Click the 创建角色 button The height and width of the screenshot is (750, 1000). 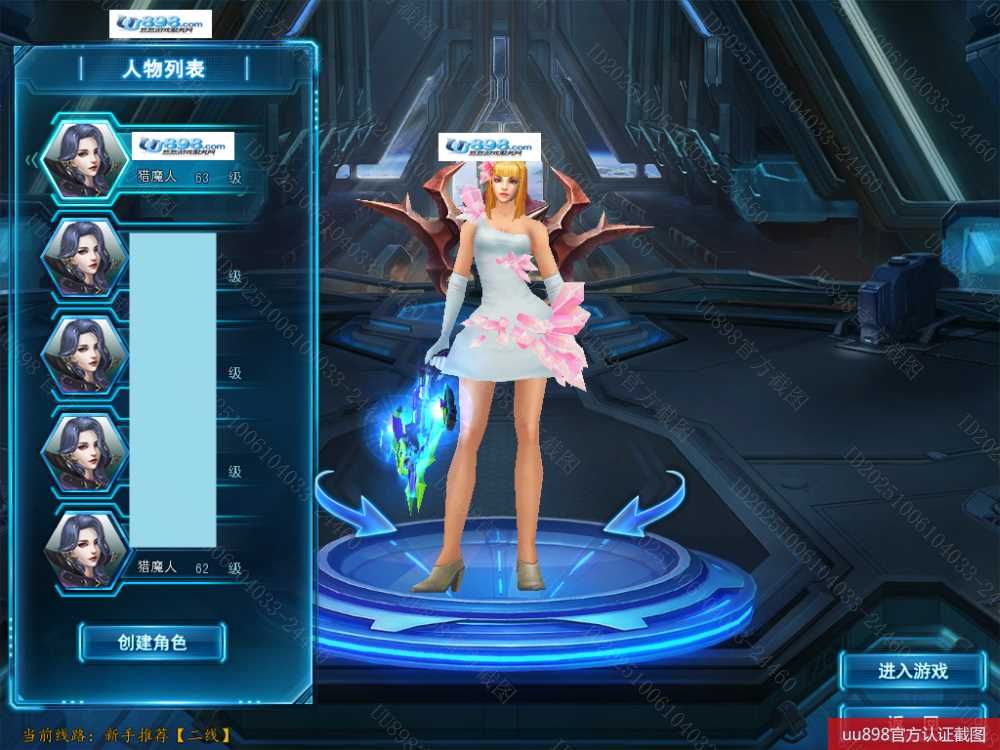coord(152,642)
